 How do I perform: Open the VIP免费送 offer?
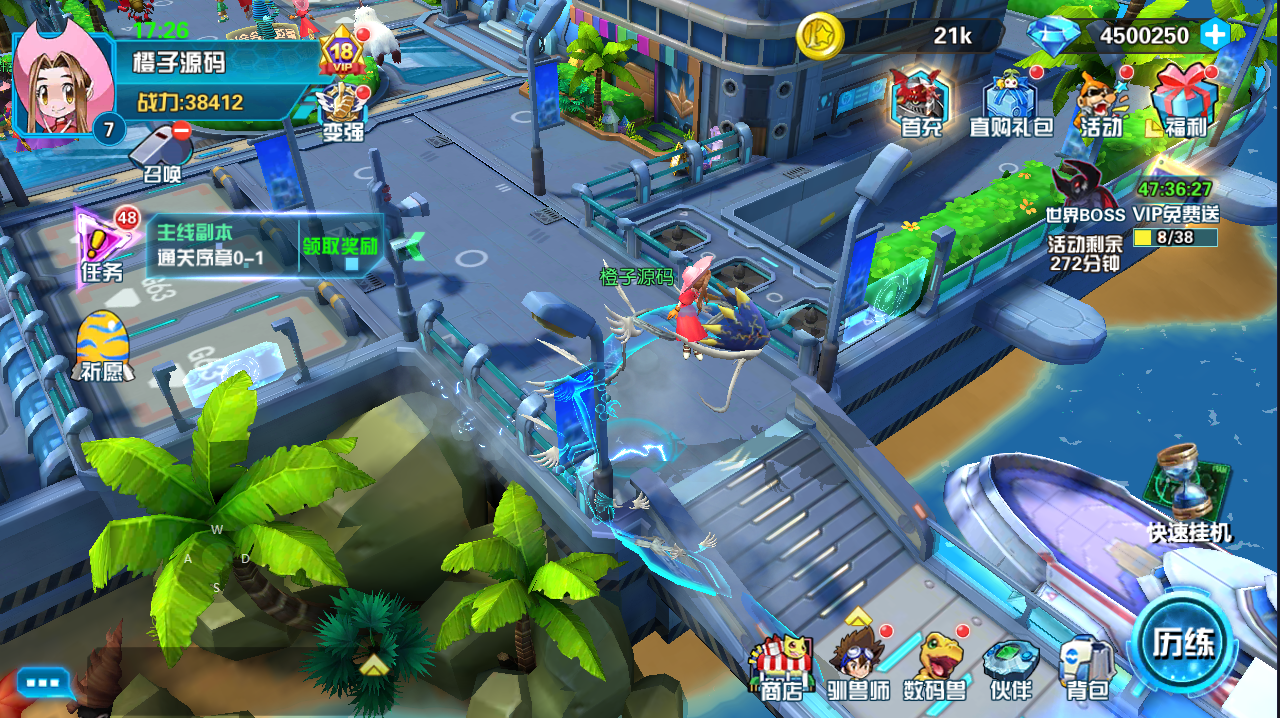pos(1176,200)
